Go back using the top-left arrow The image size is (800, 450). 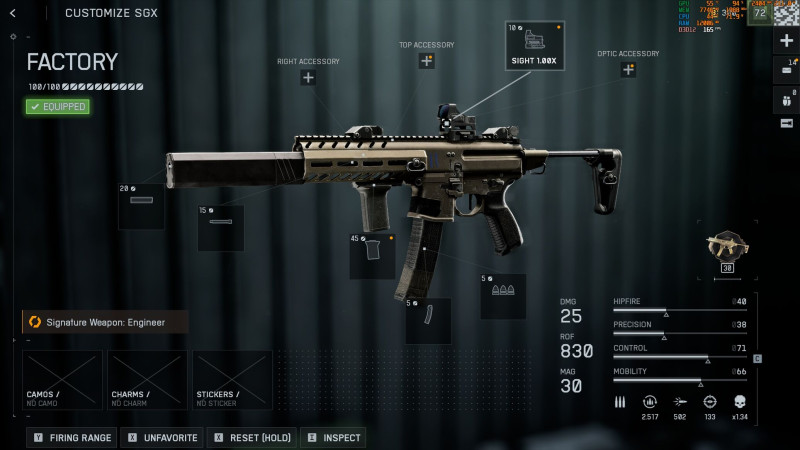click(13, 13)
